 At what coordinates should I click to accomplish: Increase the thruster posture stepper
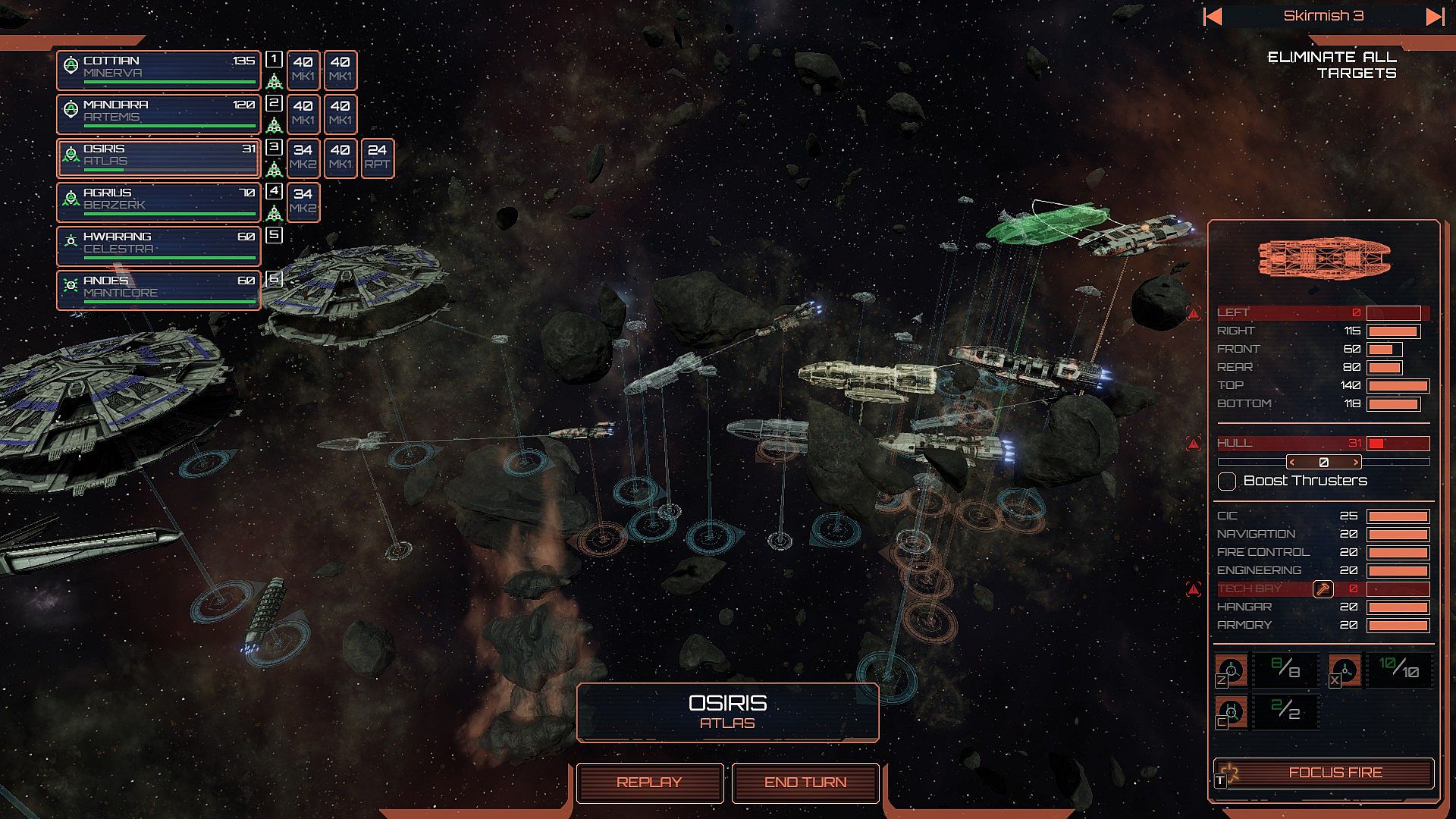pyautogui.click(x=1356, y=462)
